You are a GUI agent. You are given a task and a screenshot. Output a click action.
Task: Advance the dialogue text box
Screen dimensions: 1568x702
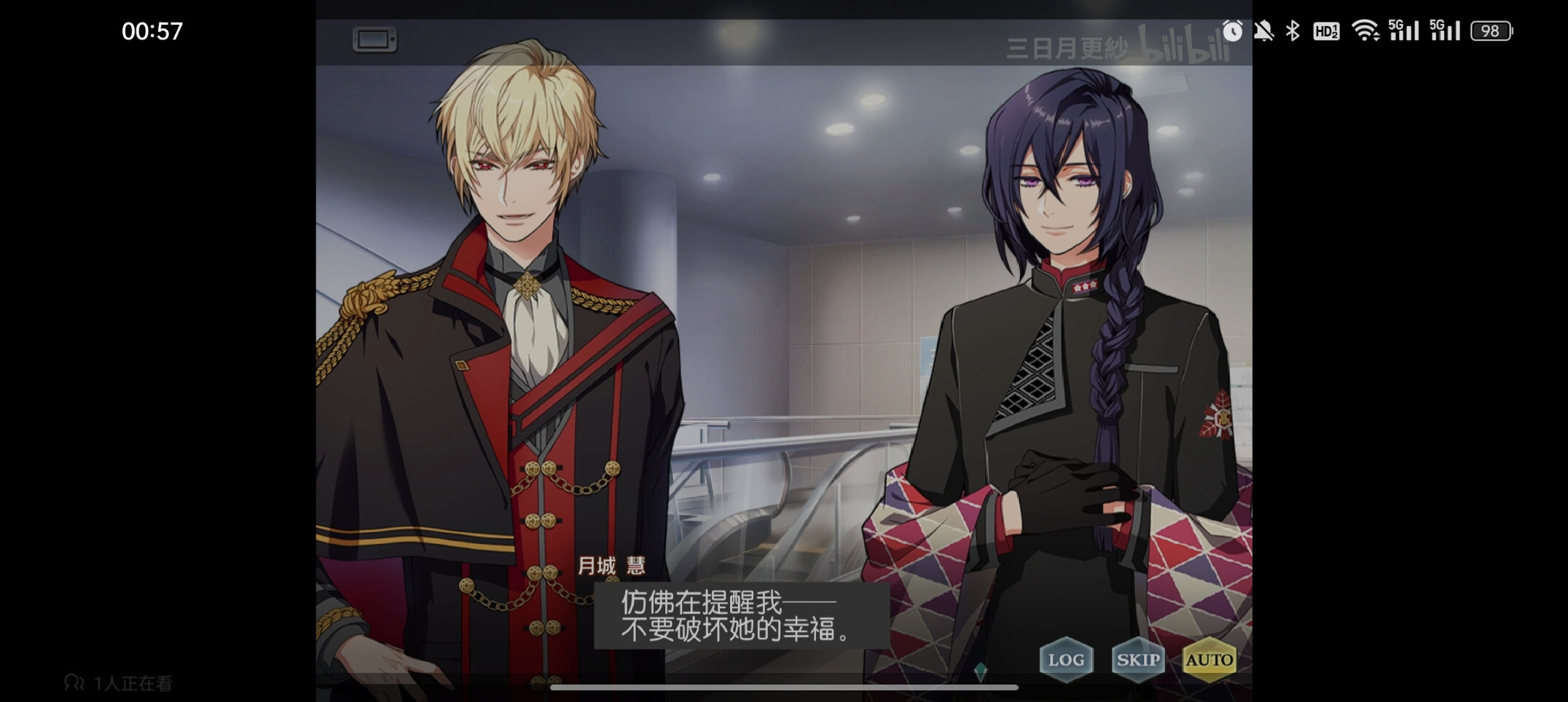[x=740, y=616]
